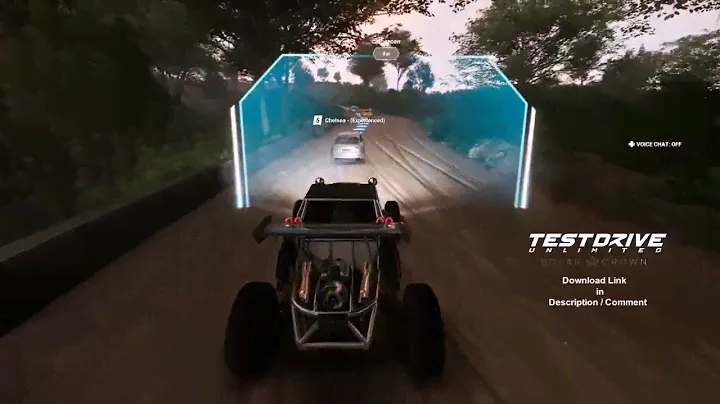Click the Test Drive Unlimited Solar Crown logo
720x404 pixels.
tap(596, 247)
